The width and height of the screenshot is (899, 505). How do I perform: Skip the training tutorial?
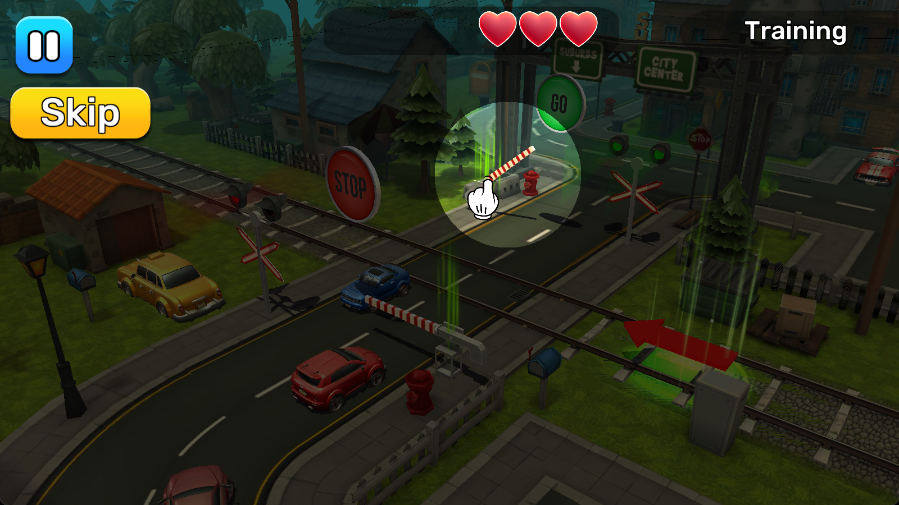[80, 113]
